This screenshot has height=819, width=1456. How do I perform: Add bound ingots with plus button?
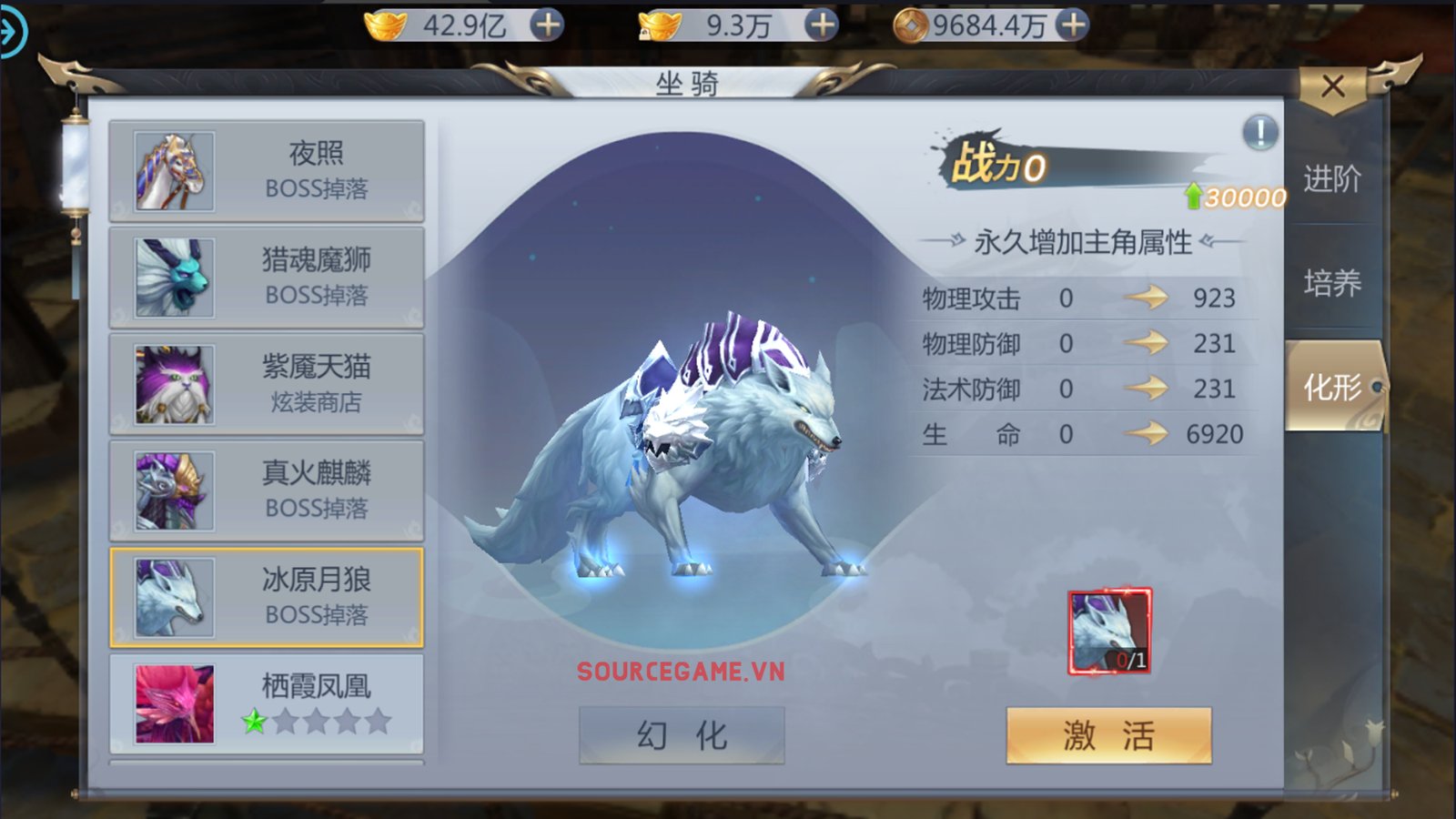[822, 25]
